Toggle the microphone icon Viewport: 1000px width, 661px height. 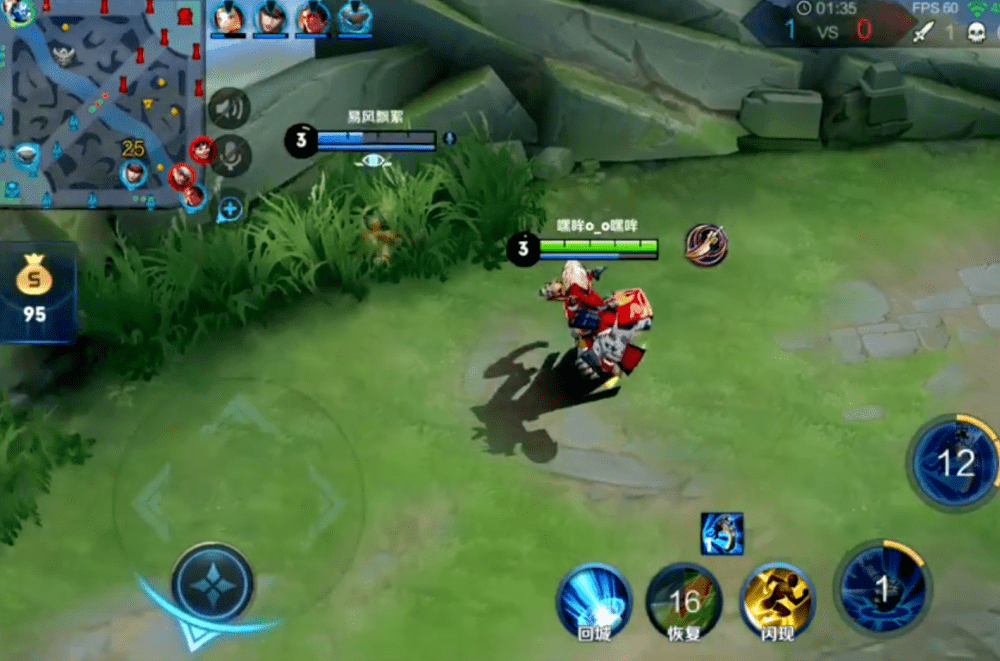[231, 154]
